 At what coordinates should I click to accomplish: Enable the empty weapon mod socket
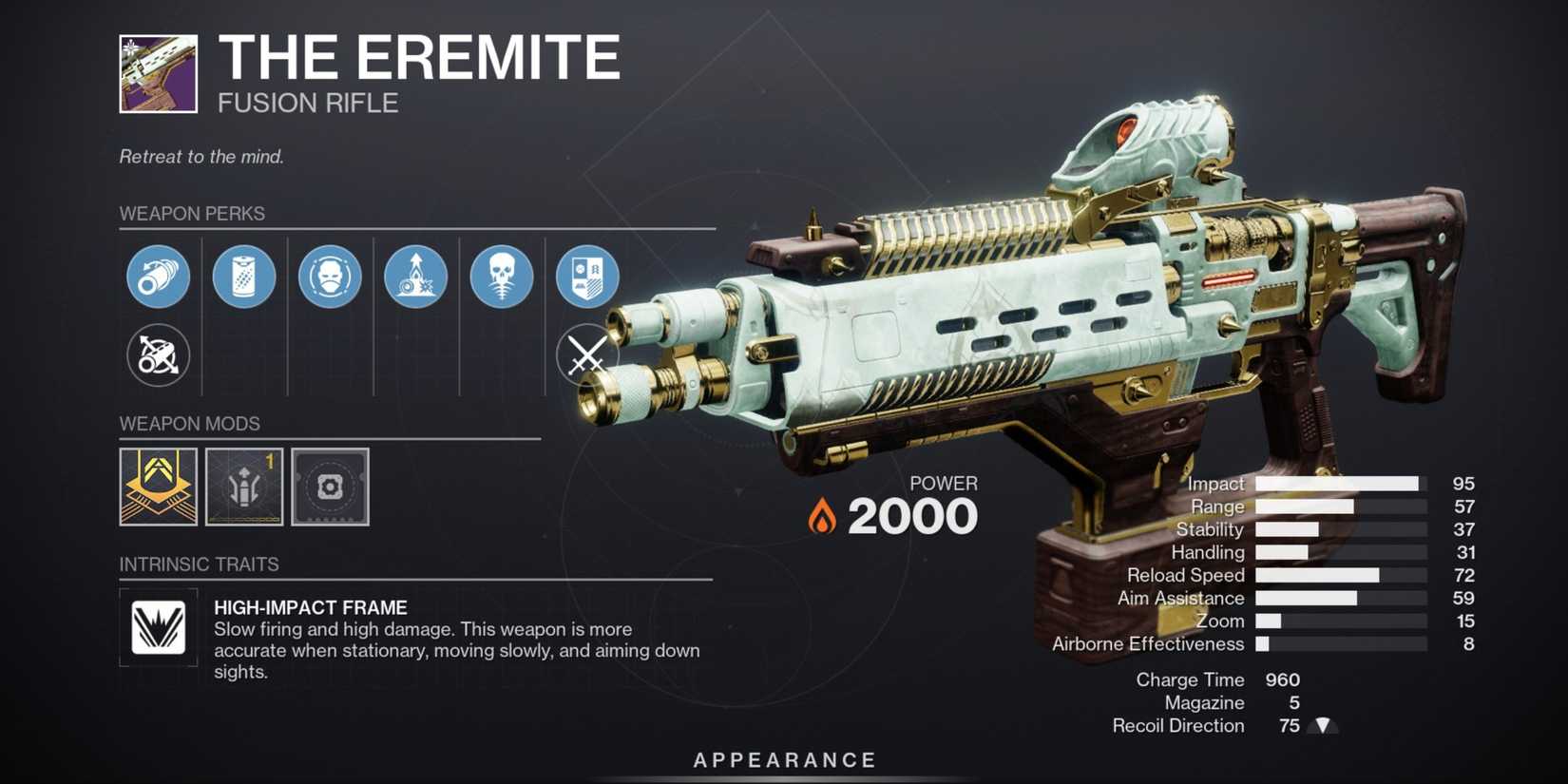point(329,488)
